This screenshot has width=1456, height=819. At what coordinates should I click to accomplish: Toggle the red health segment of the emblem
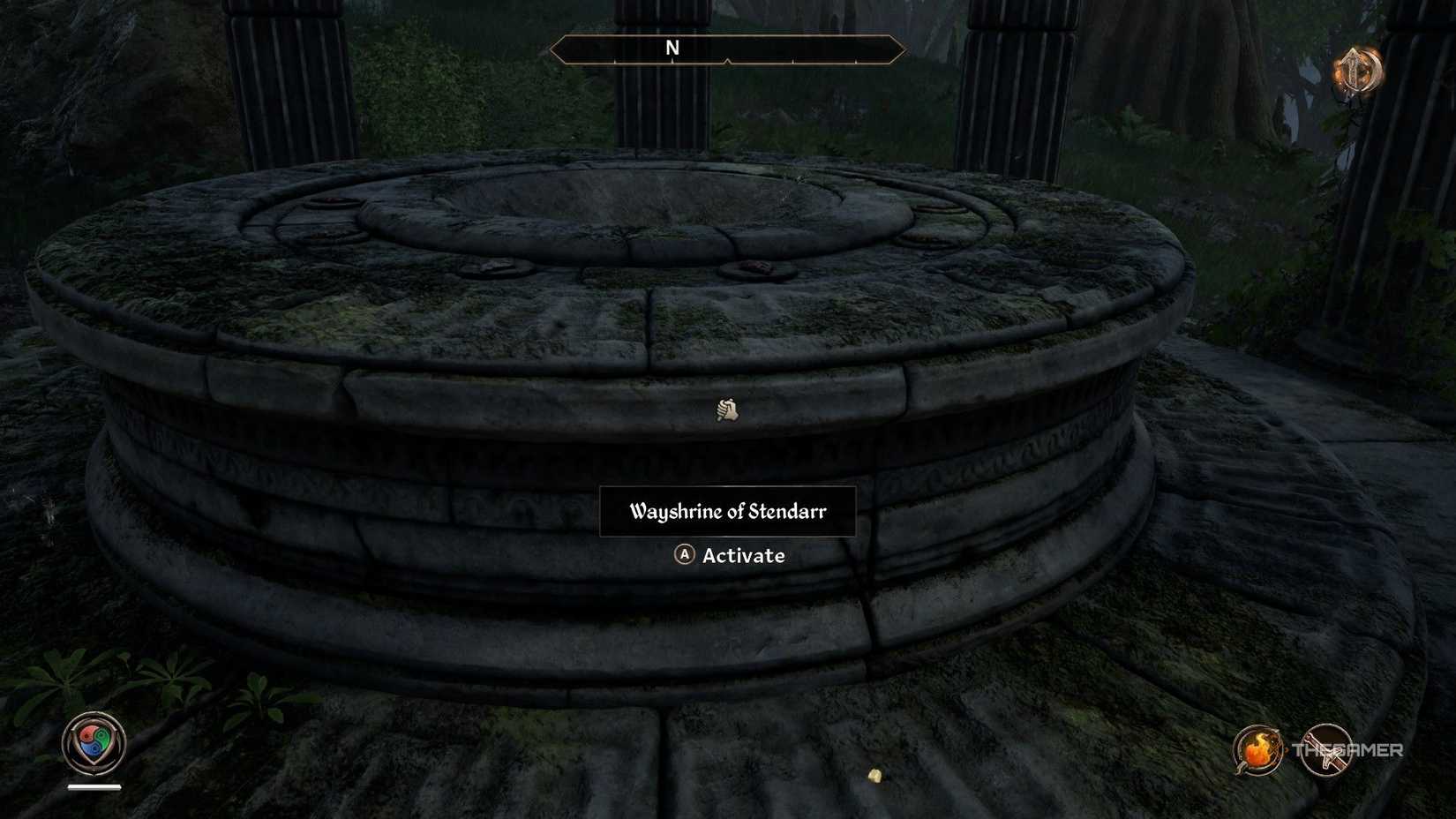tap(86, 735)
